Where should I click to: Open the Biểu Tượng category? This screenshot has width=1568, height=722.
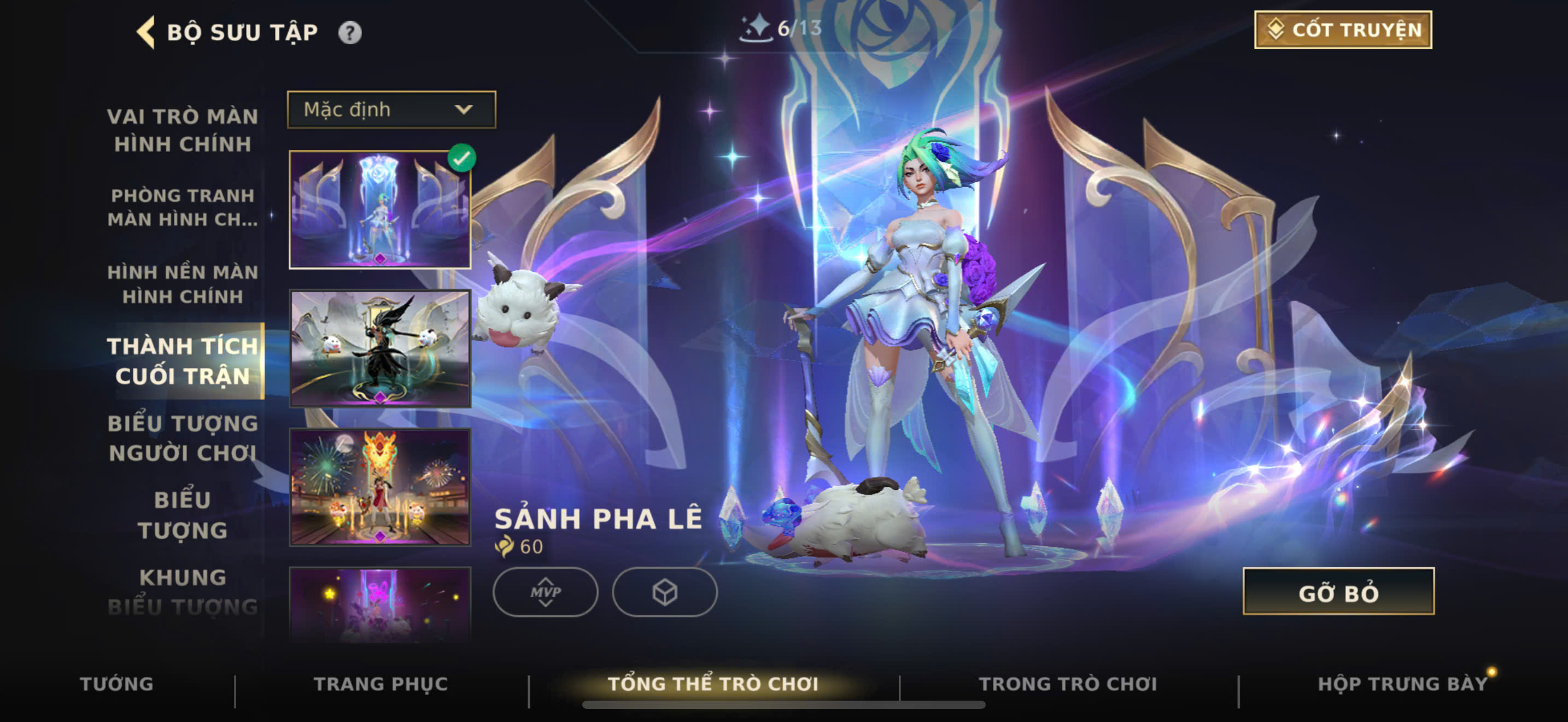(x=183, y=515)
